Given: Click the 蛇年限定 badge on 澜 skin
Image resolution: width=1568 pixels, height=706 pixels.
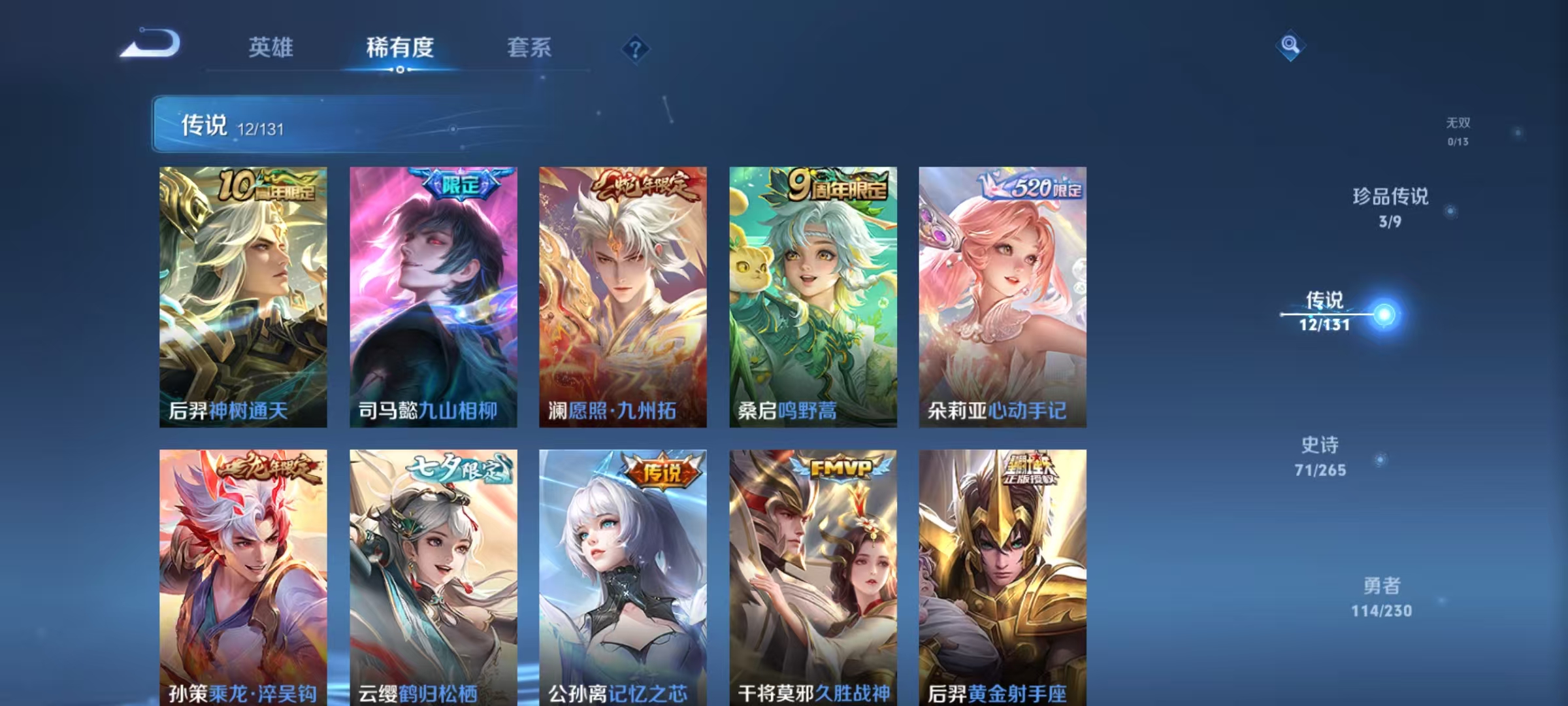Looking at the screenshot, I should pyautogui.click(x=644, y=185).
